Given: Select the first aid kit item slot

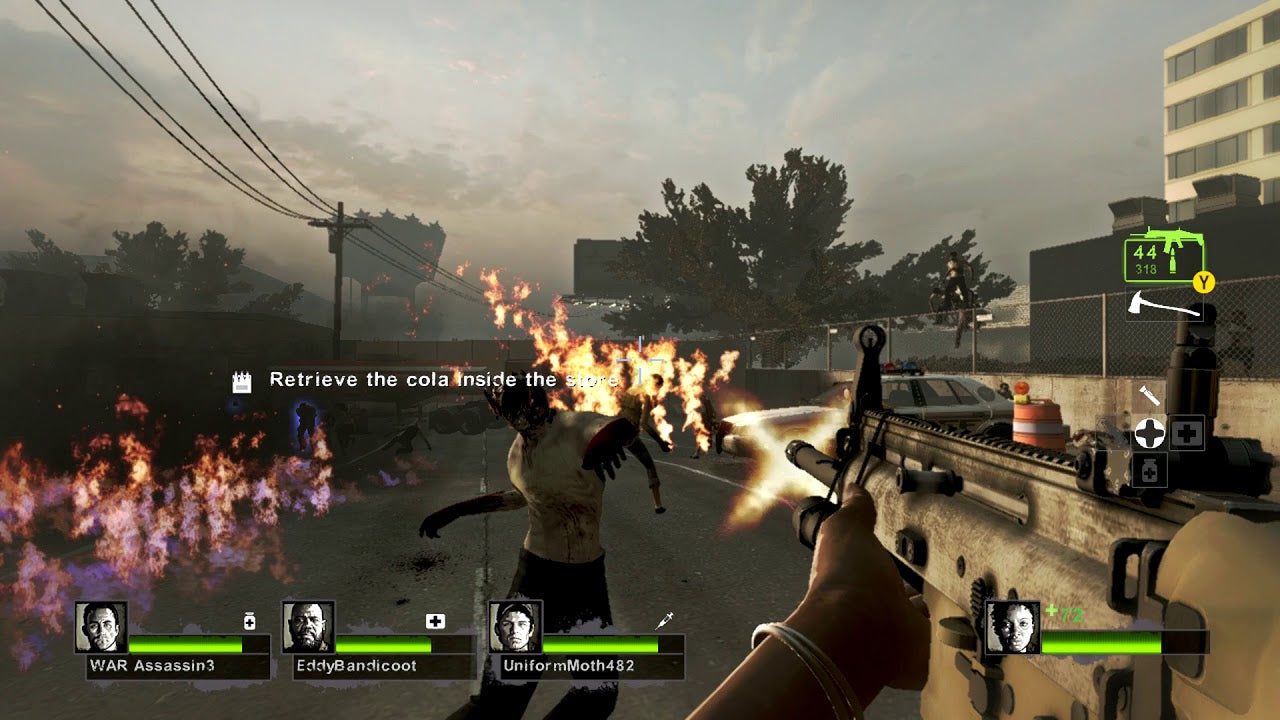Looking at the screenshot, I should (1187, 432).
